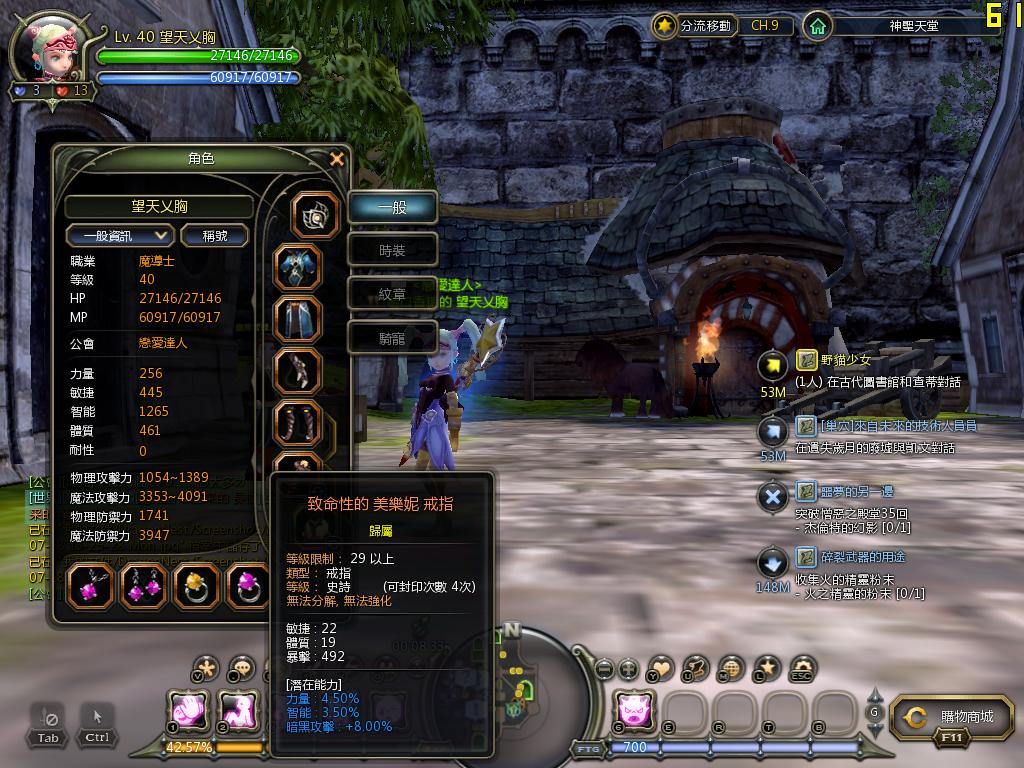Image resolution: width=1024 pixels, height=768 pixels.
Task: Switch to the 時裝 costume tab
Action: 392,251
